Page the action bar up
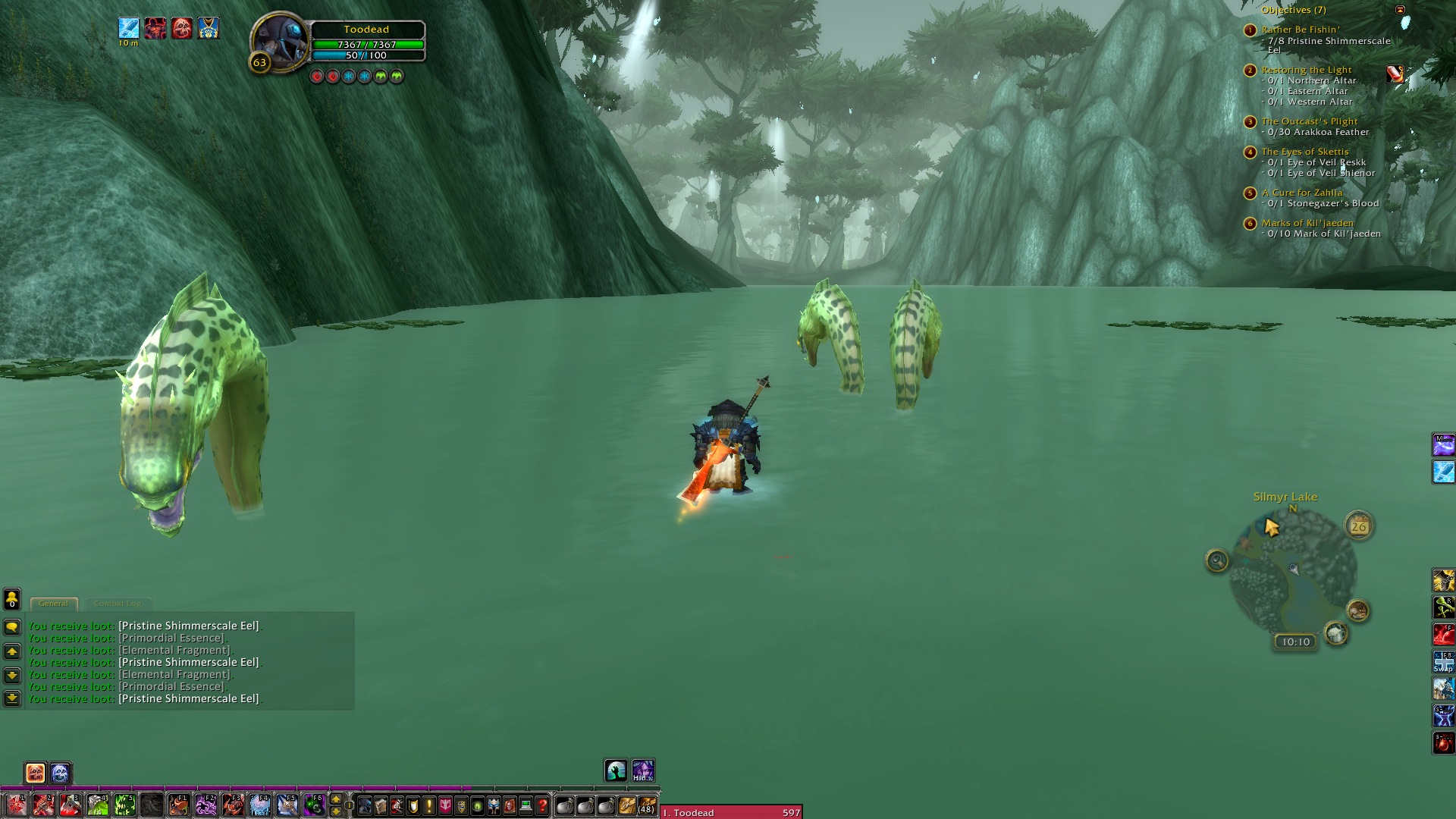This screenshot has width=1456, height=819. (336, 799)
